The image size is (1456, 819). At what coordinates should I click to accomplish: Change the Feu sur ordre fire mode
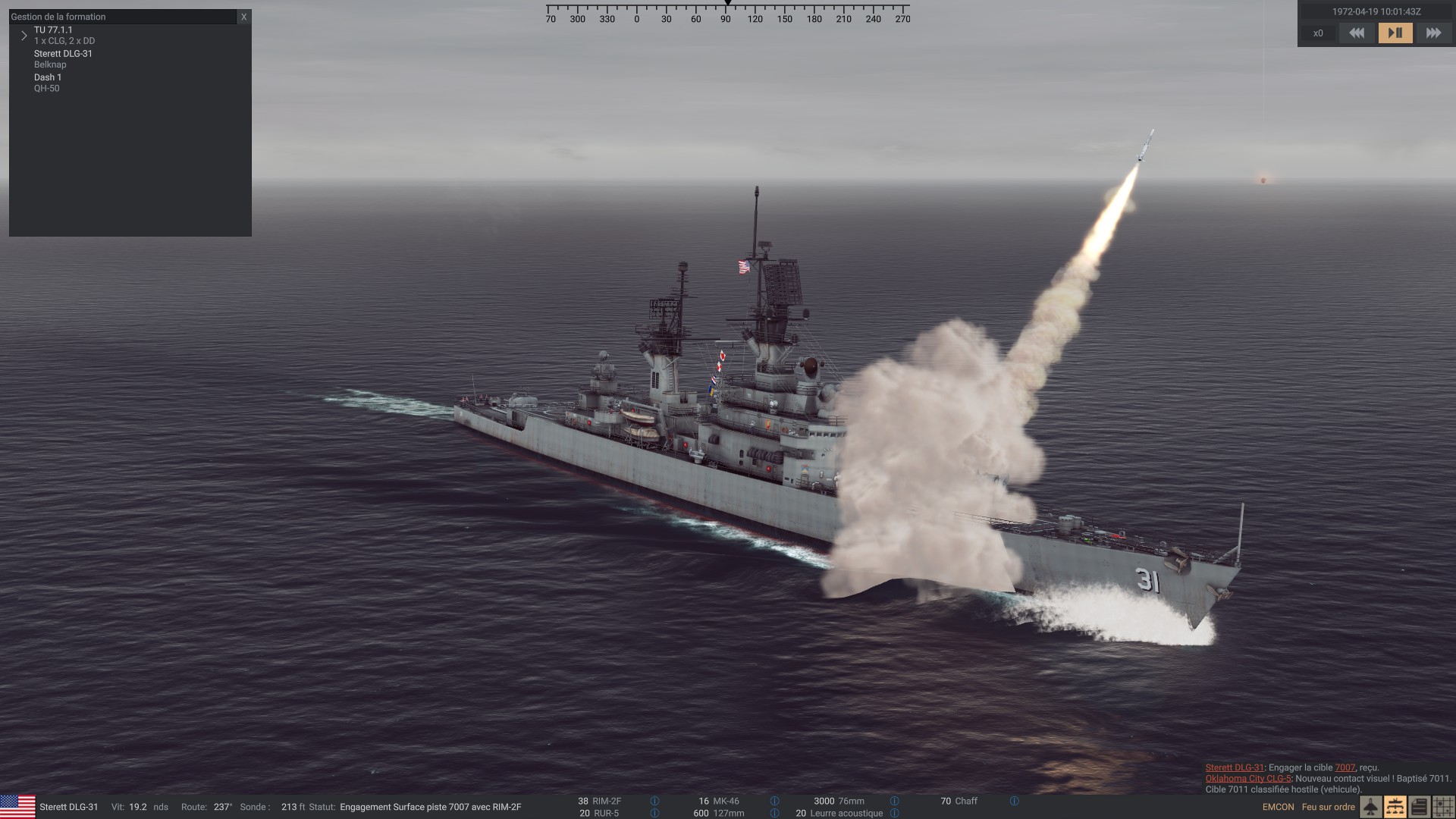click(x=1328, y=807)
